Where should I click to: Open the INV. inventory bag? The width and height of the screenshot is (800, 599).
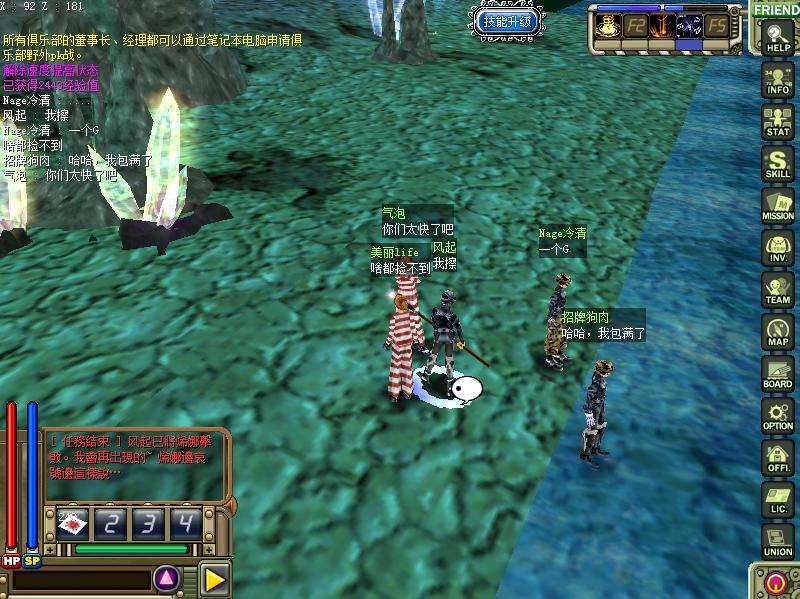pyautogui.click(x=778, y=247)
